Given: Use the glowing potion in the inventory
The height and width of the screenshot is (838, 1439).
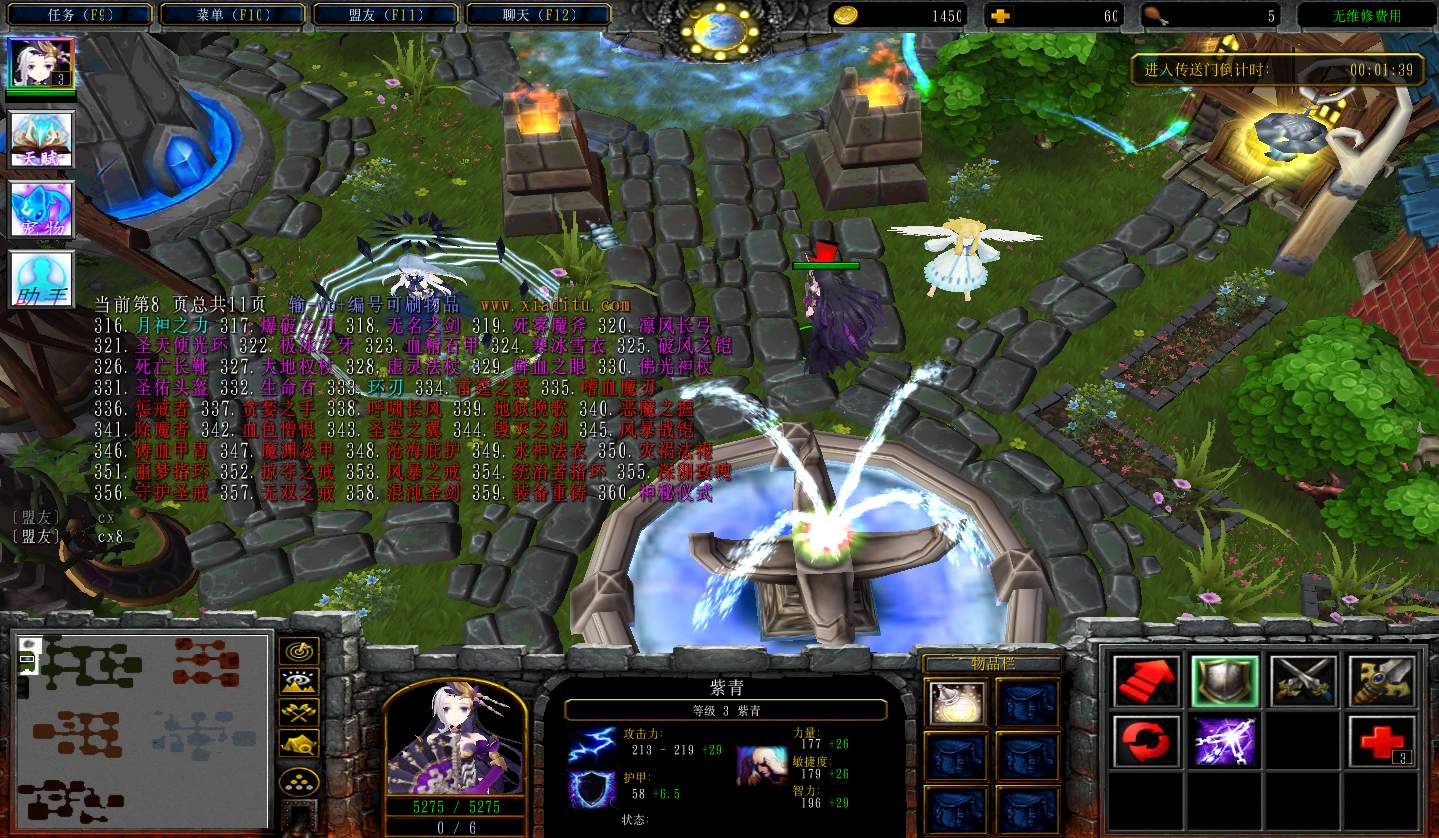Looking at the screenshot, I should (x=956, y=702).
